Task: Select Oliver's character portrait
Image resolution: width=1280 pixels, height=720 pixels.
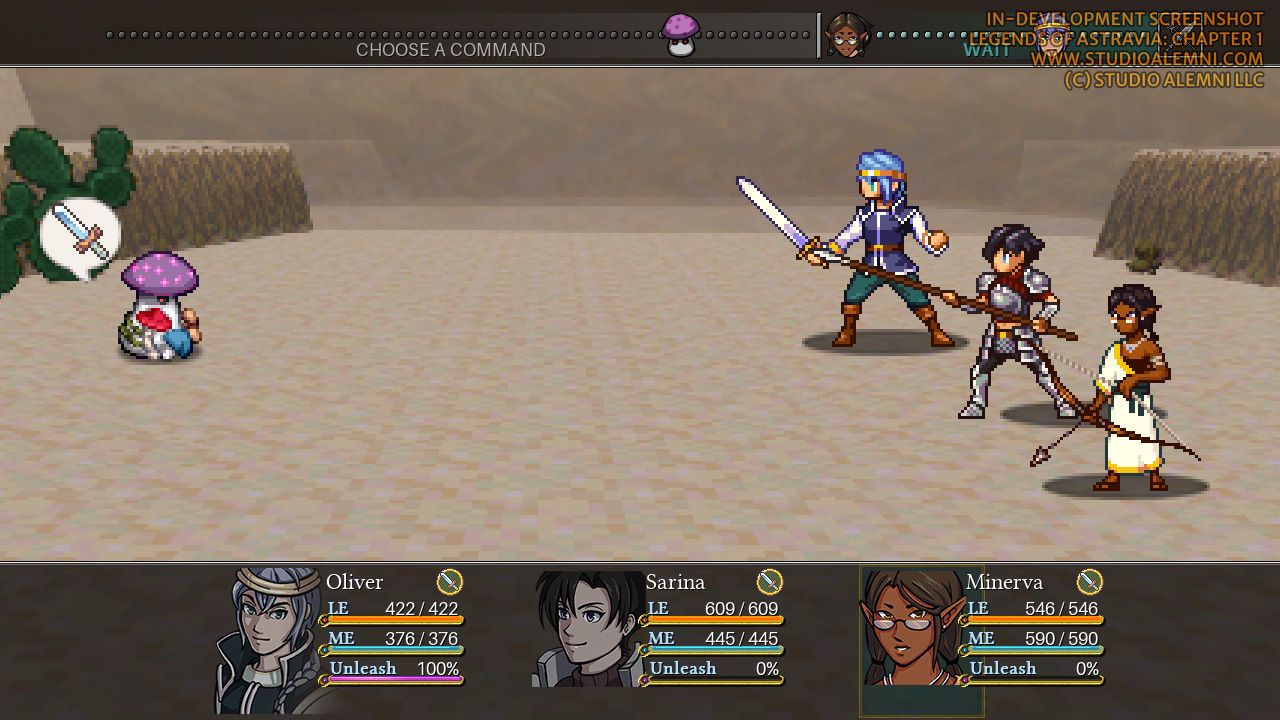Action: tap(267, 638)
